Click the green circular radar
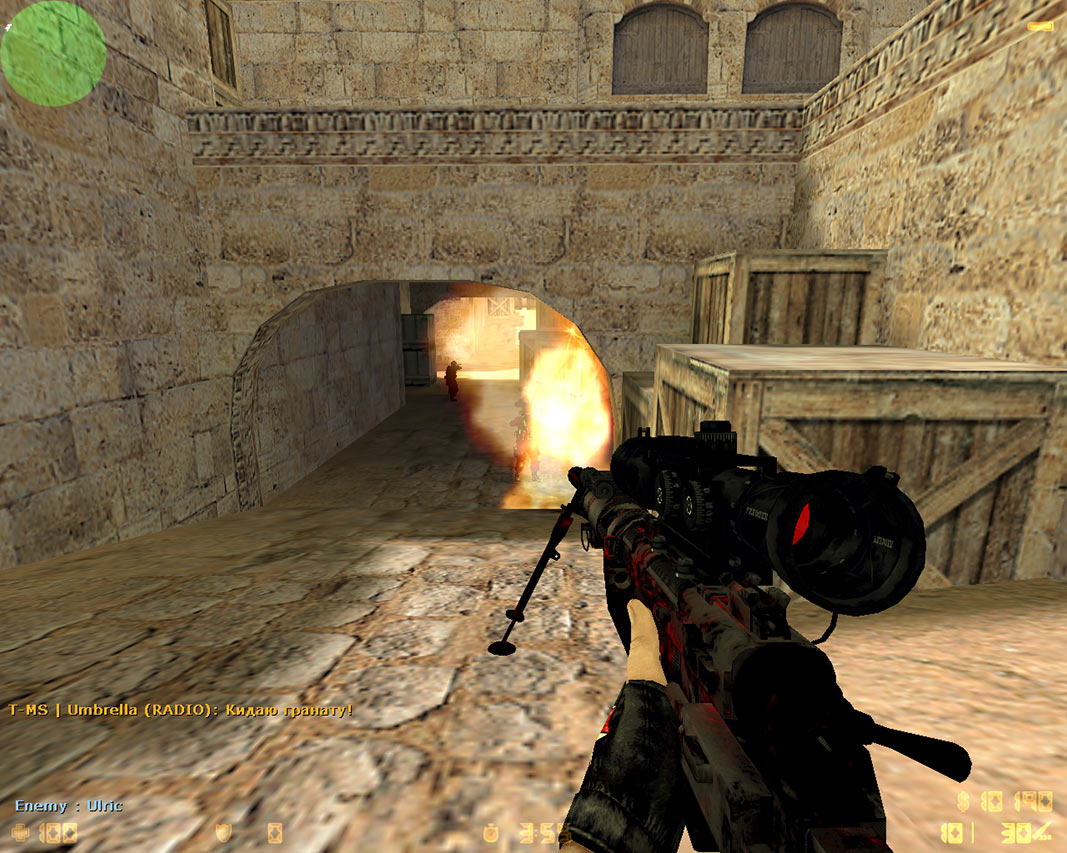Image resolution: width=1067 pixels, height=853 pixels. pos(53,53)
